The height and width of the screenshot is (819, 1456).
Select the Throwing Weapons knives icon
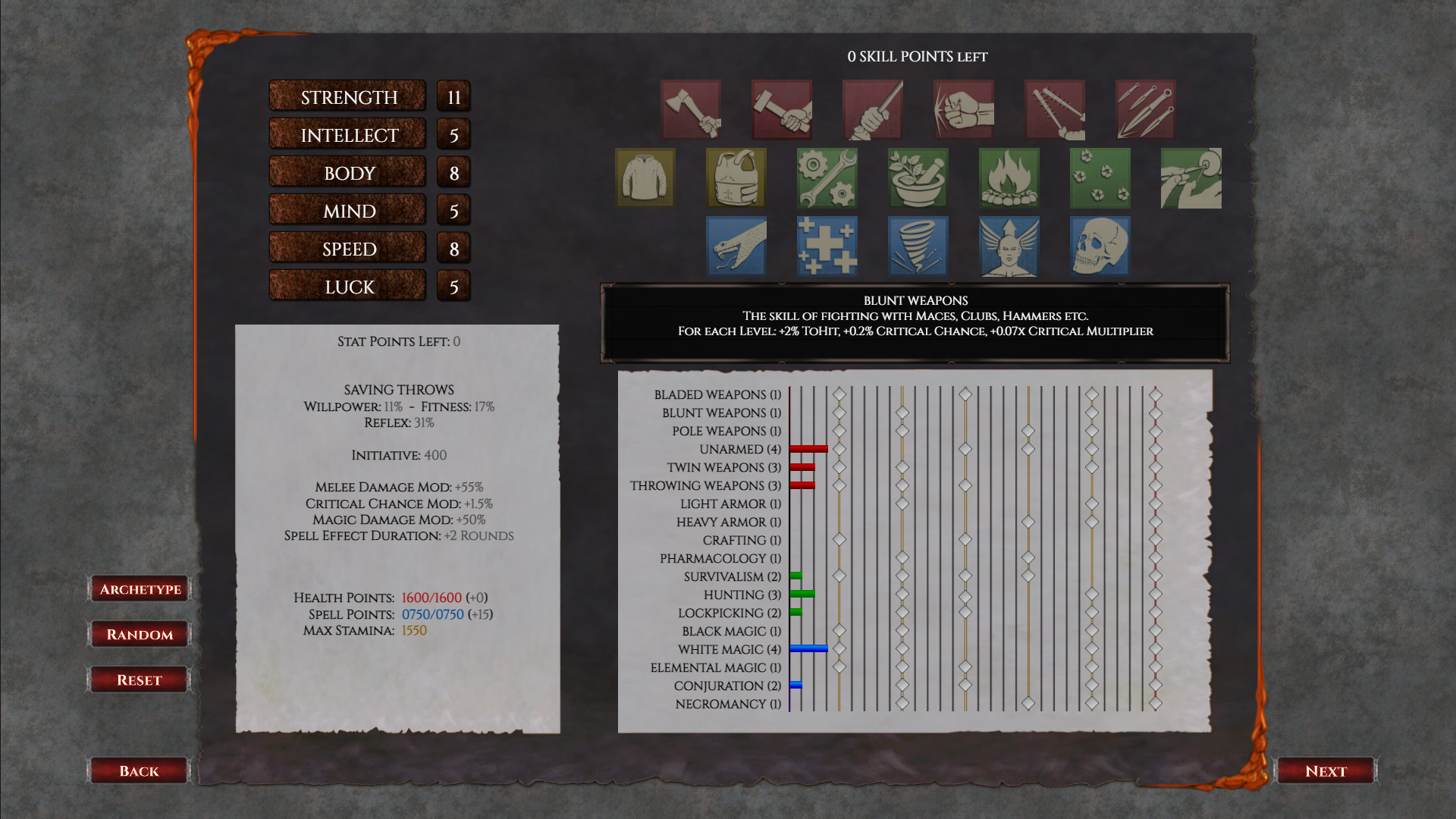click(x=1144, y=108)
